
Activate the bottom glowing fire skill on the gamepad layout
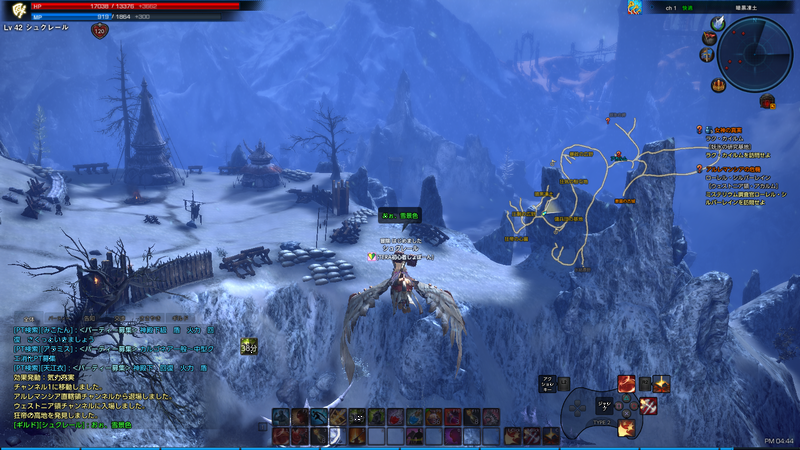click(625, 427)
